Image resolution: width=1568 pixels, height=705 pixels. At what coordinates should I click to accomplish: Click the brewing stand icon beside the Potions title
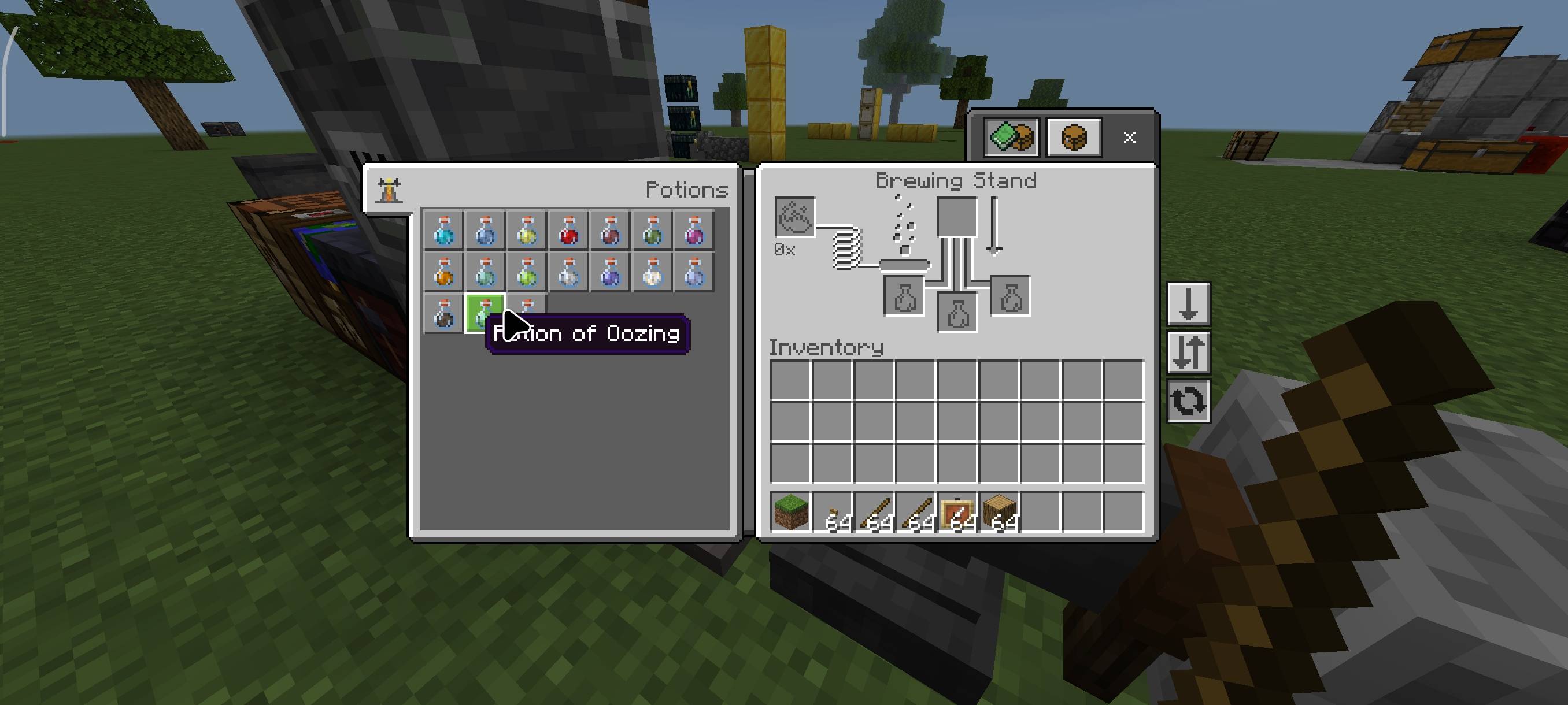click(390, 188)
